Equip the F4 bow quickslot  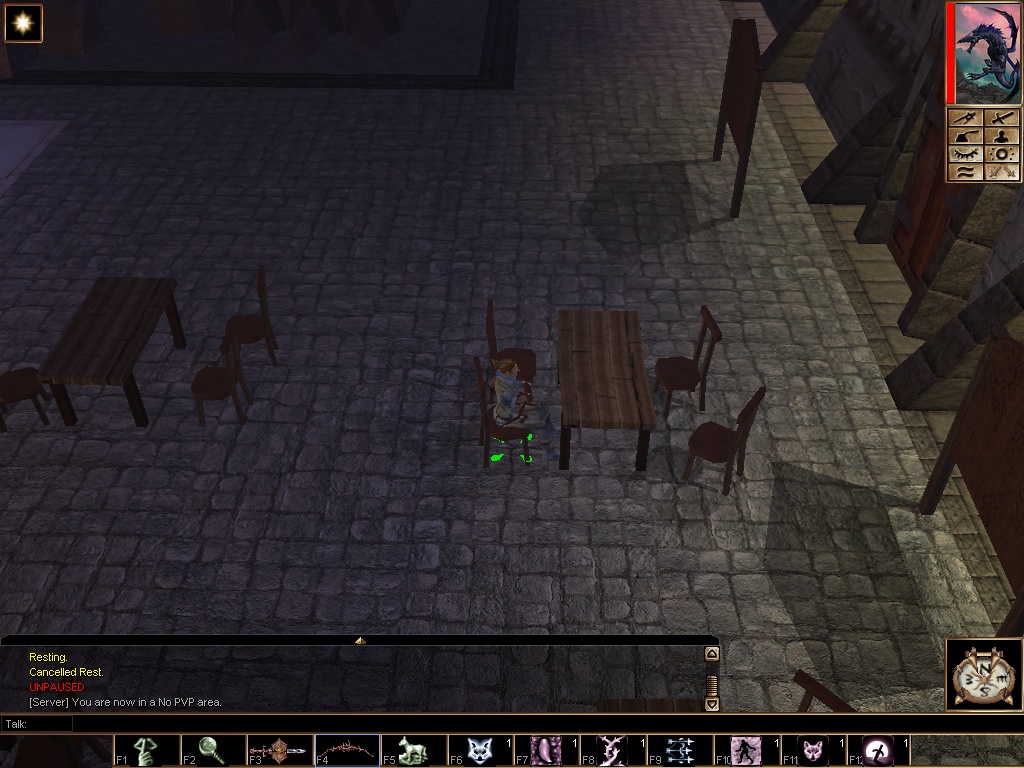click(348, 750)
